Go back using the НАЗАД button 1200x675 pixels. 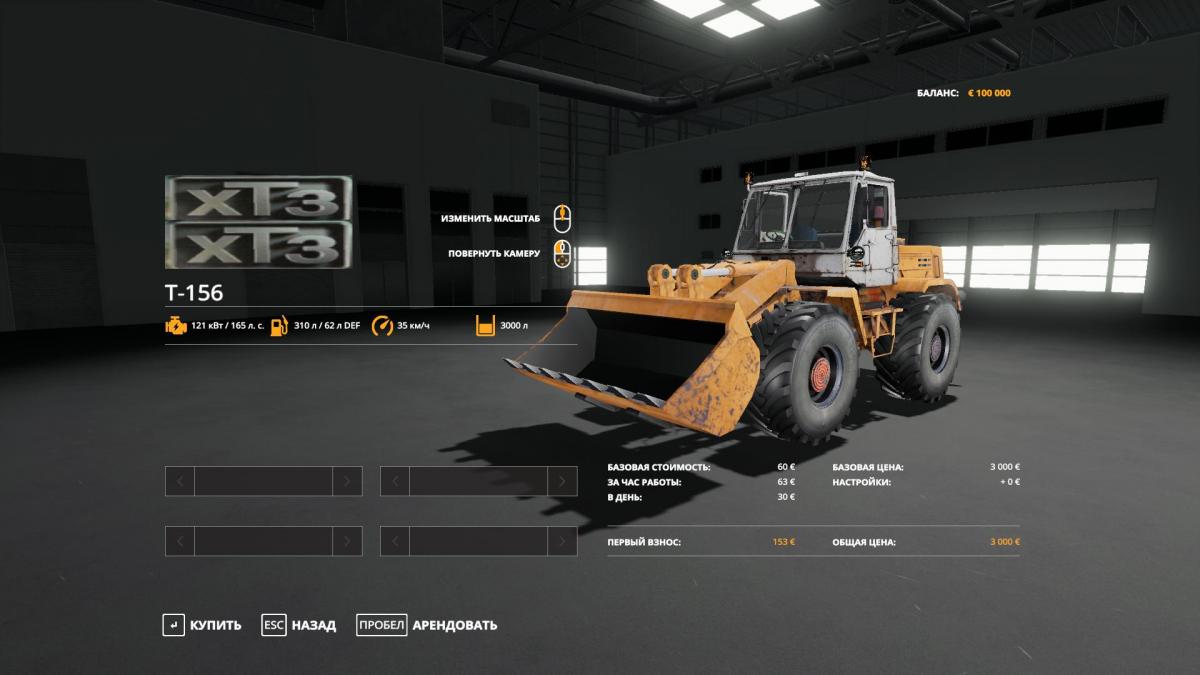[300, 625]
